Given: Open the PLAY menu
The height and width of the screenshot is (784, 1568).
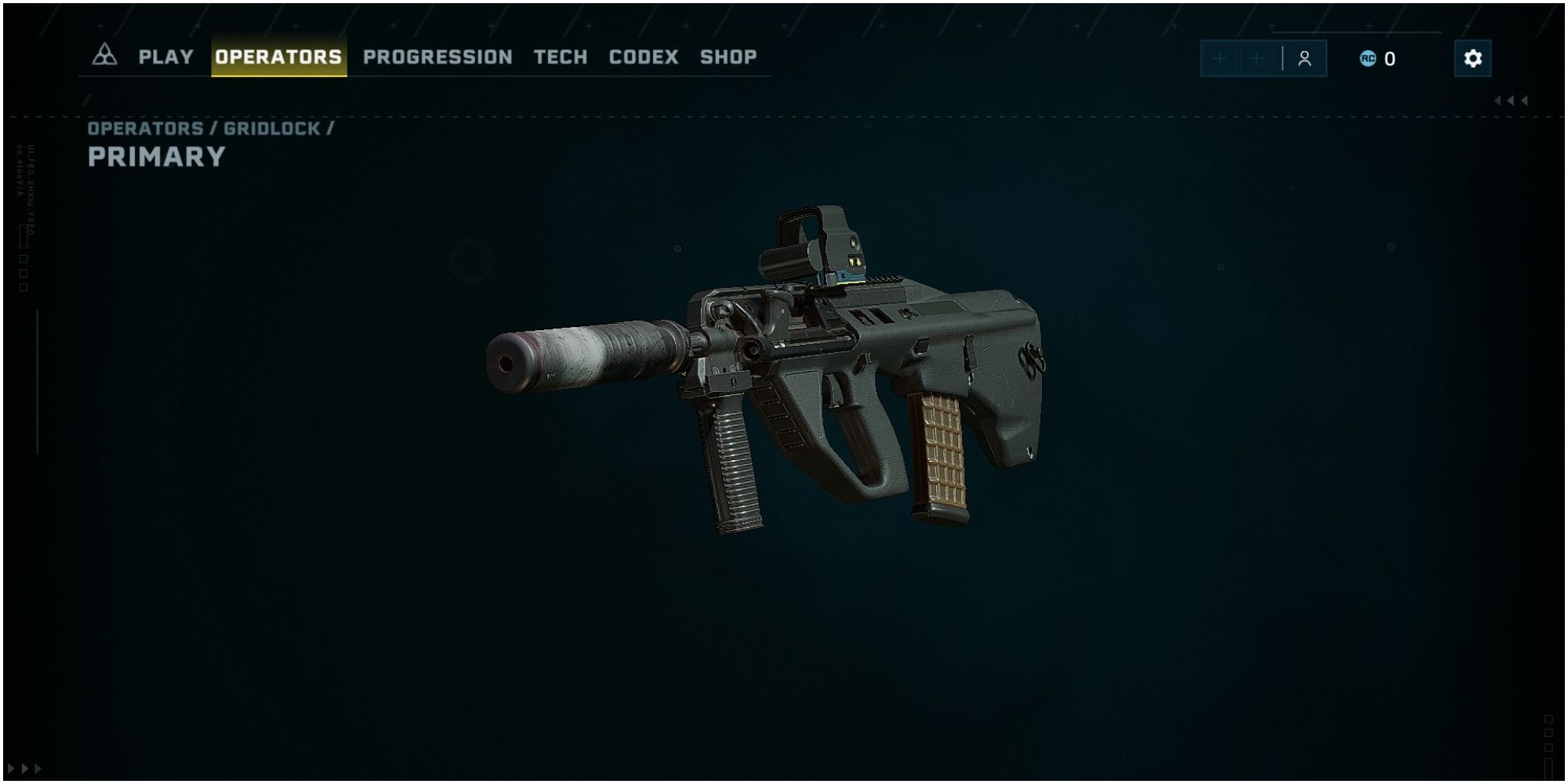Looking at the screenshot, I should click(x=165, y=56).
